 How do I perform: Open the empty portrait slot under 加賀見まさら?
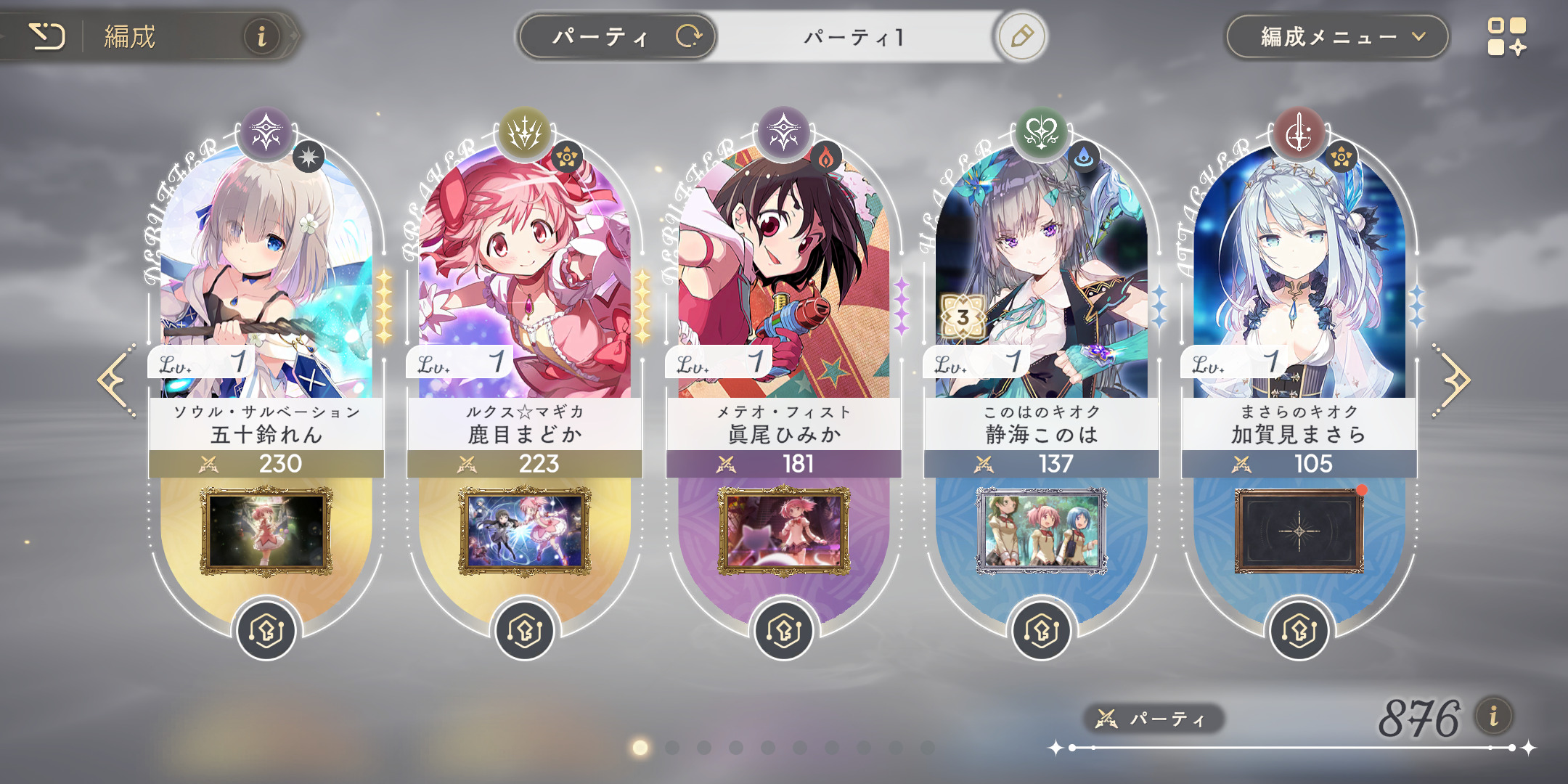pyautogui.click(x=1299, y=531)
